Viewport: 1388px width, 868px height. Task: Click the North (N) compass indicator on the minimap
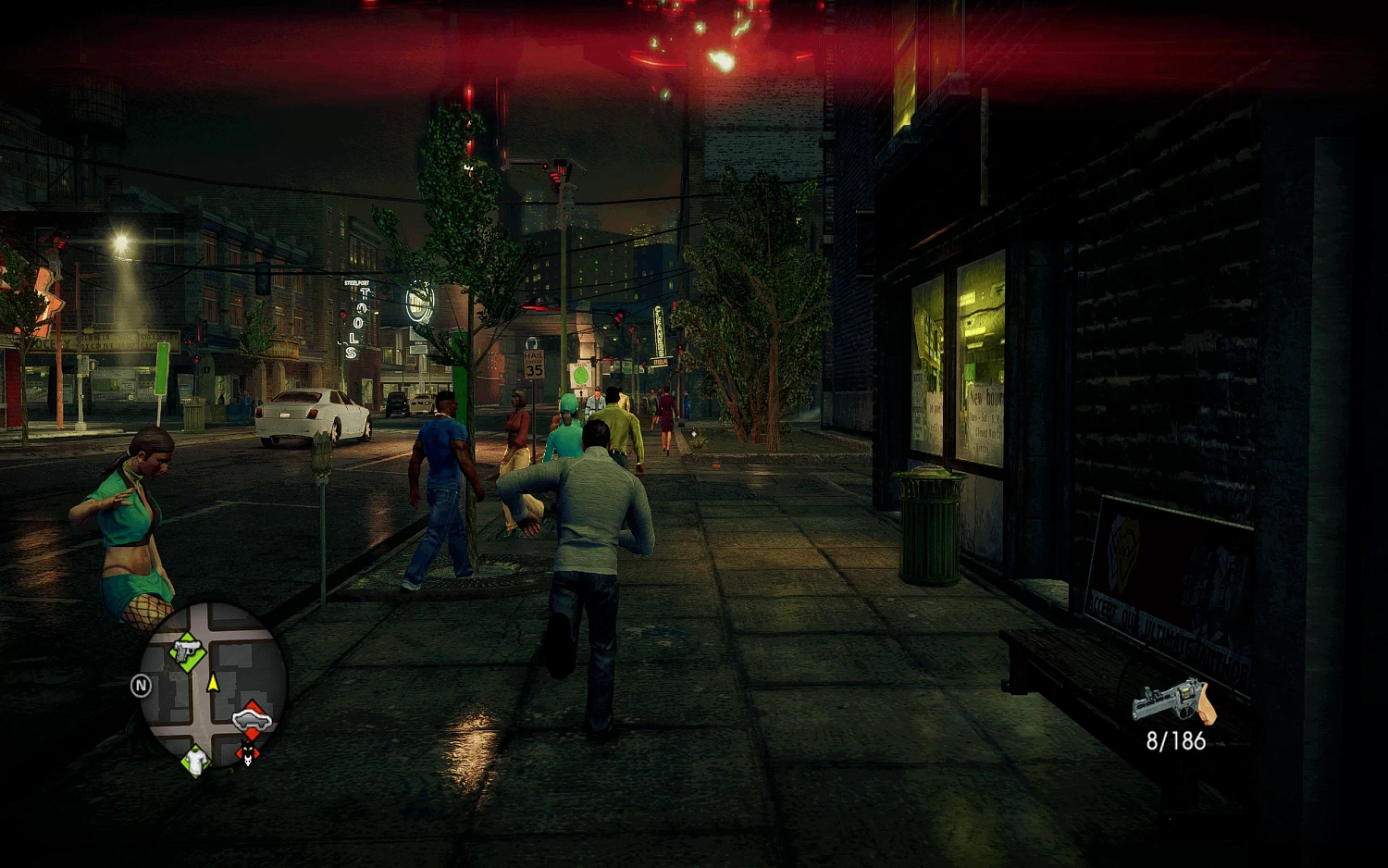[141, 684]
